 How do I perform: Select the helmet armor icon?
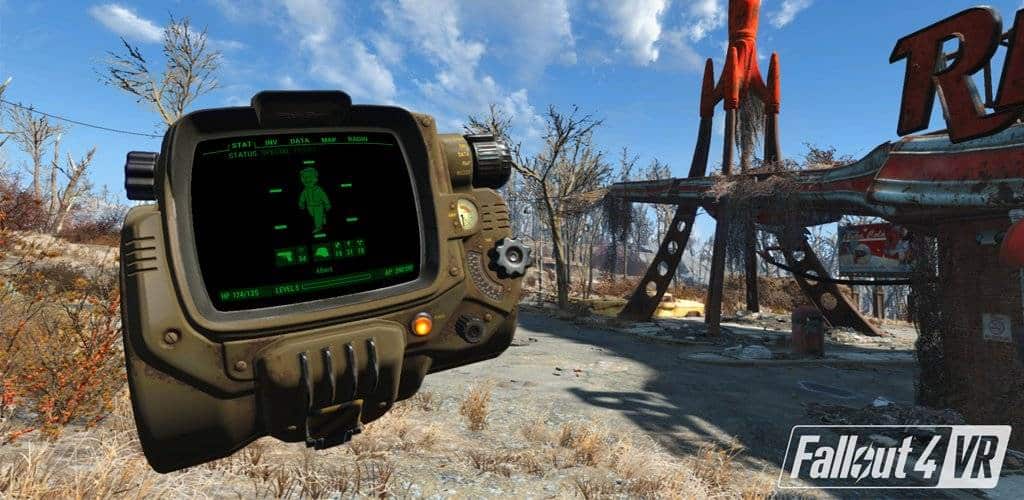pyautogui.click(x=322, y=253)
